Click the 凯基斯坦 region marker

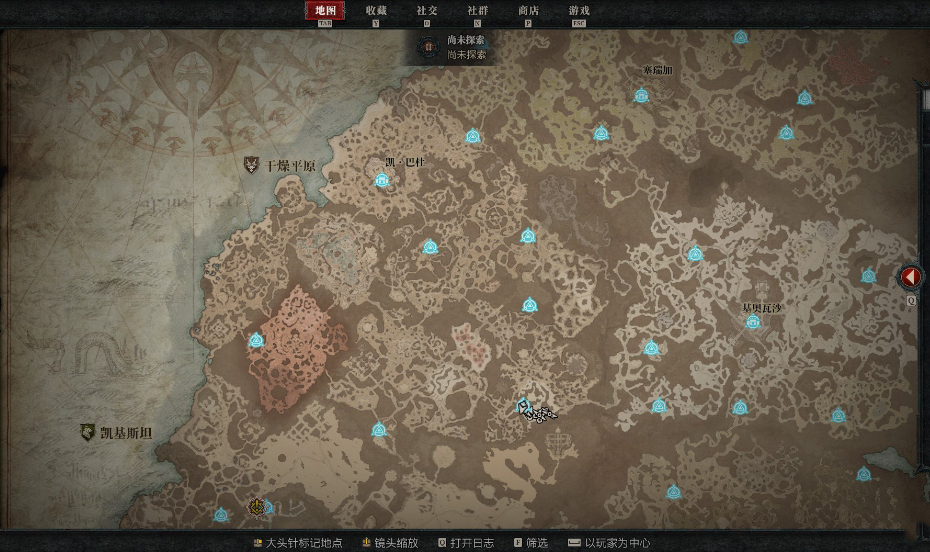tap(88, 433)
